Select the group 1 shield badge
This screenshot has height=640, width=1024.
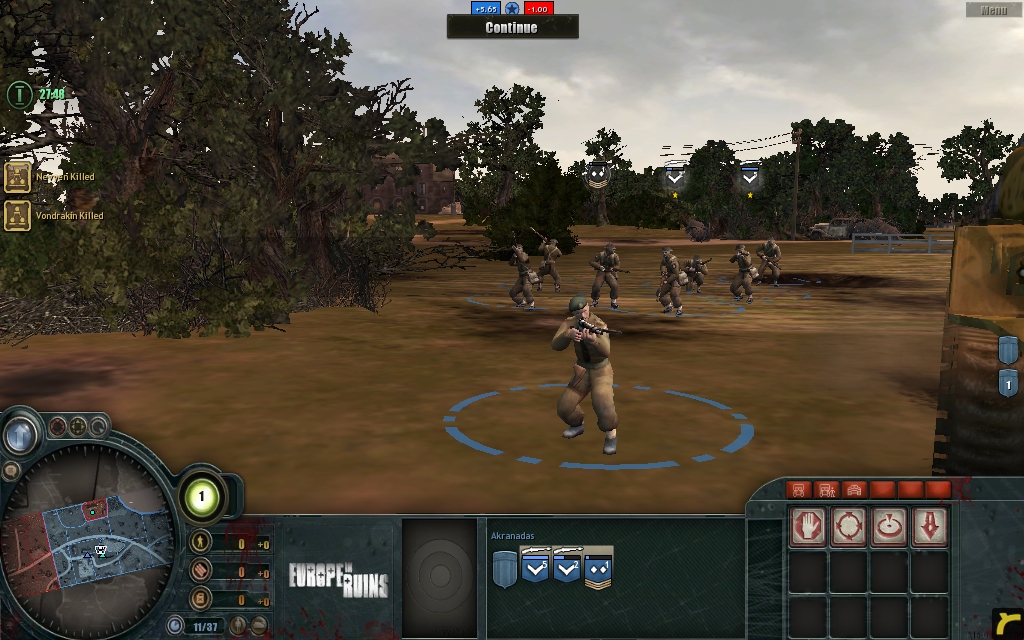pos(1009,383)
